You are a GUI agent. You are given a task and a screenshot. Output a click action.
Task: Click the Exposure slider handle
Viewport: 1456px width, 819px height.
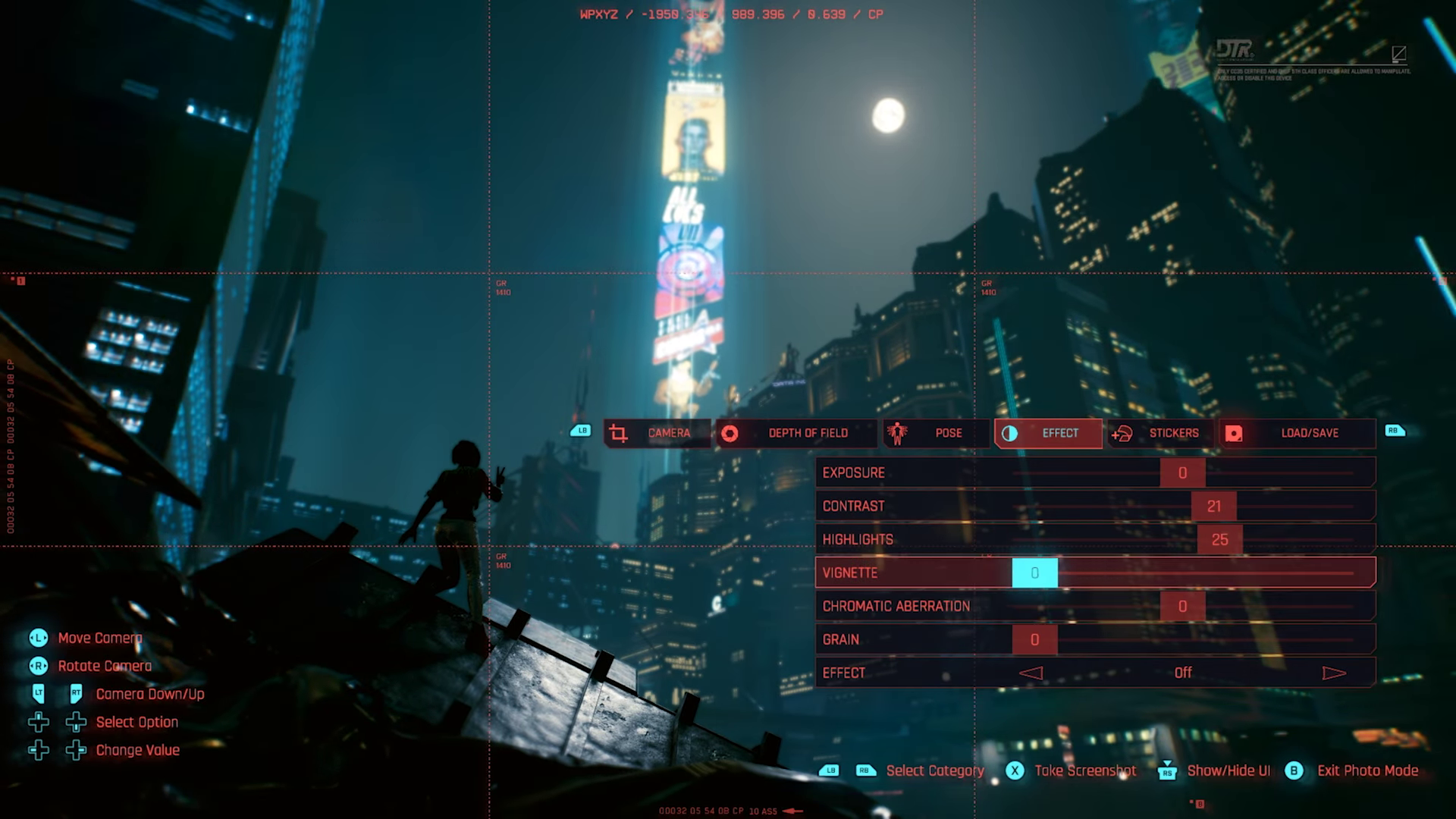coord(1182,473)
